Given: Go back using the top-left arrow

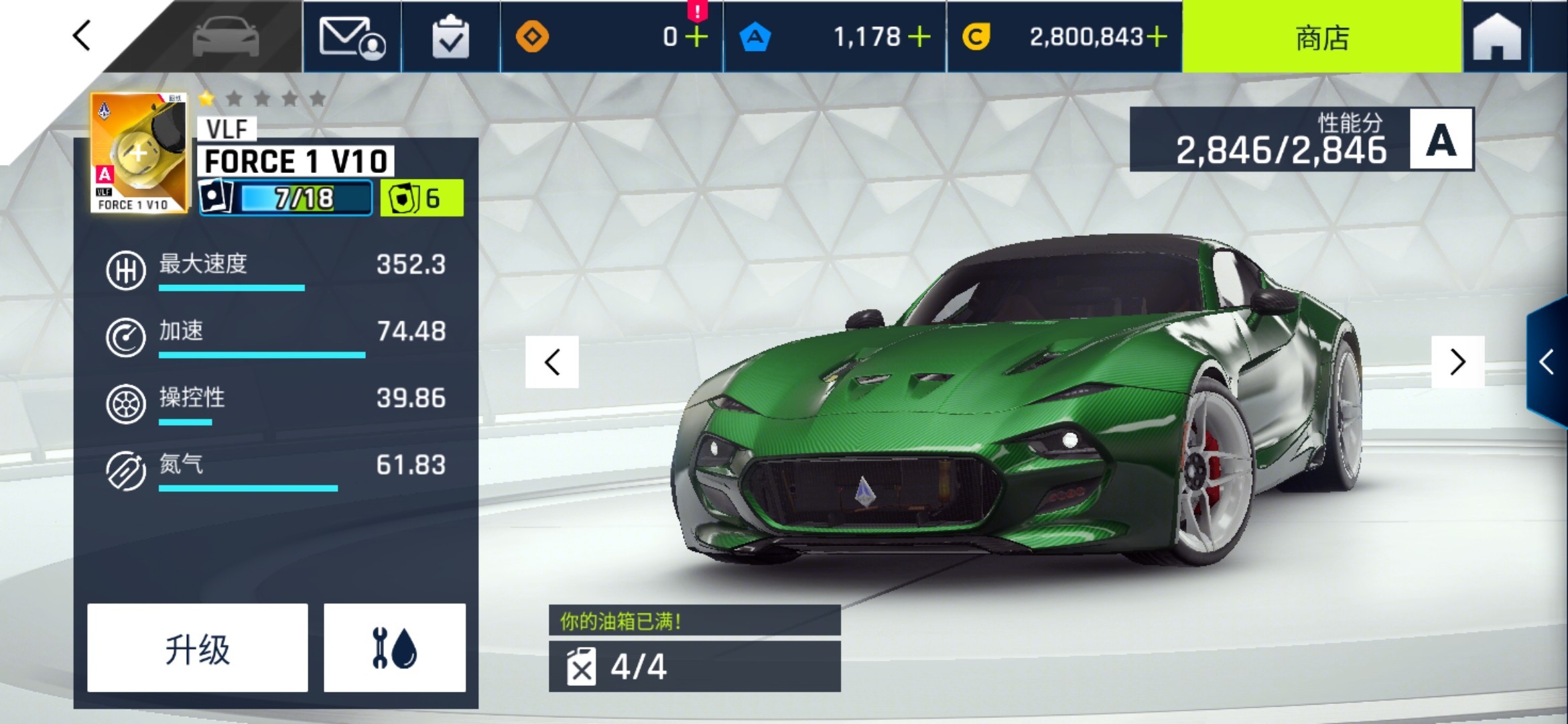Looking at the screenshot, I should tap(82, 36).
